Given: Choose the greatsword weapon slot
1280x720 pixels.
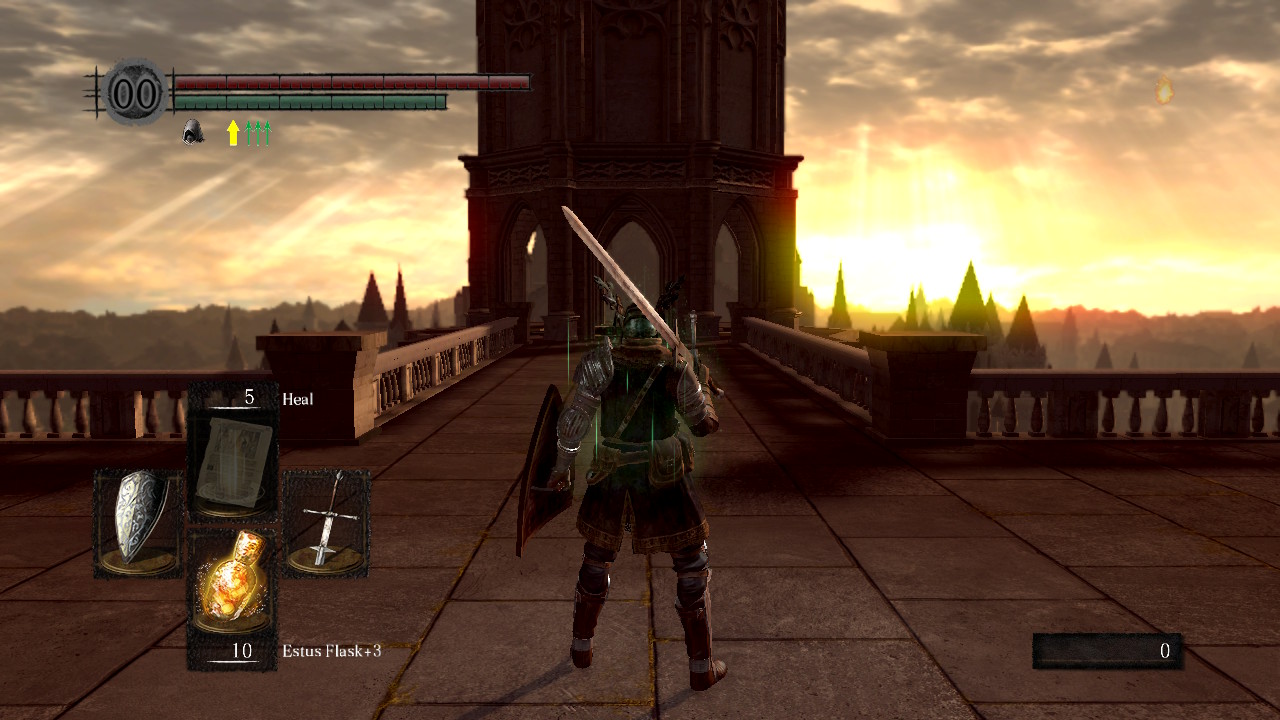Looking at the screenshot, I should coord(327,522).
